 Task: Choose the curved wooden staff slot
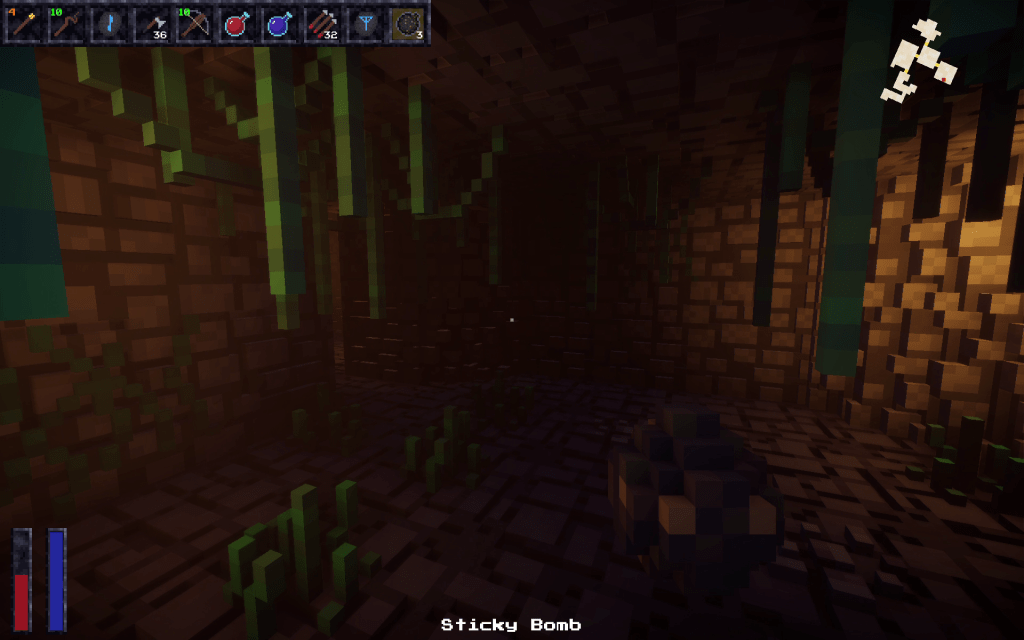pos(66,24)
